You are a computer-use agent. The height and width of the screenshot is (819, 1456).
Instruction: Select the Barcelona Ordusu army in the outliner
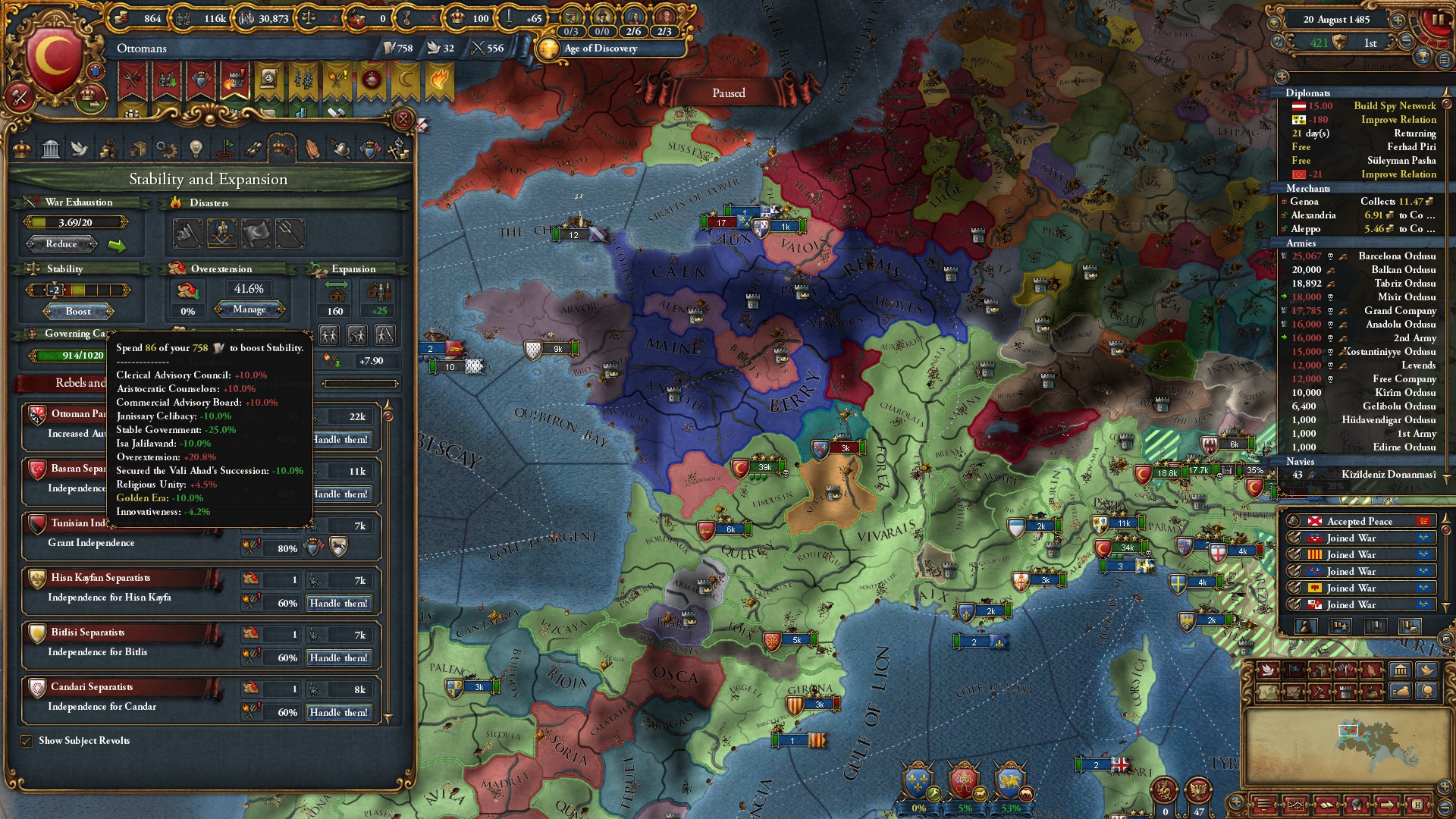(x=1397, y=256)
